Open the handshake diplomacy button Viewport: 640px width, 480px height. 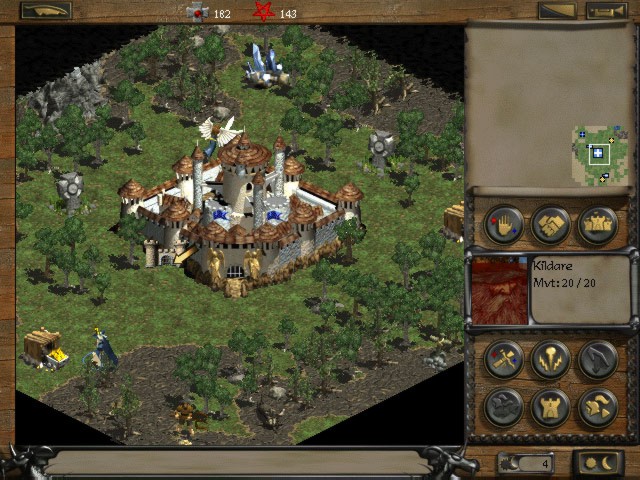[x=551, y=224]
